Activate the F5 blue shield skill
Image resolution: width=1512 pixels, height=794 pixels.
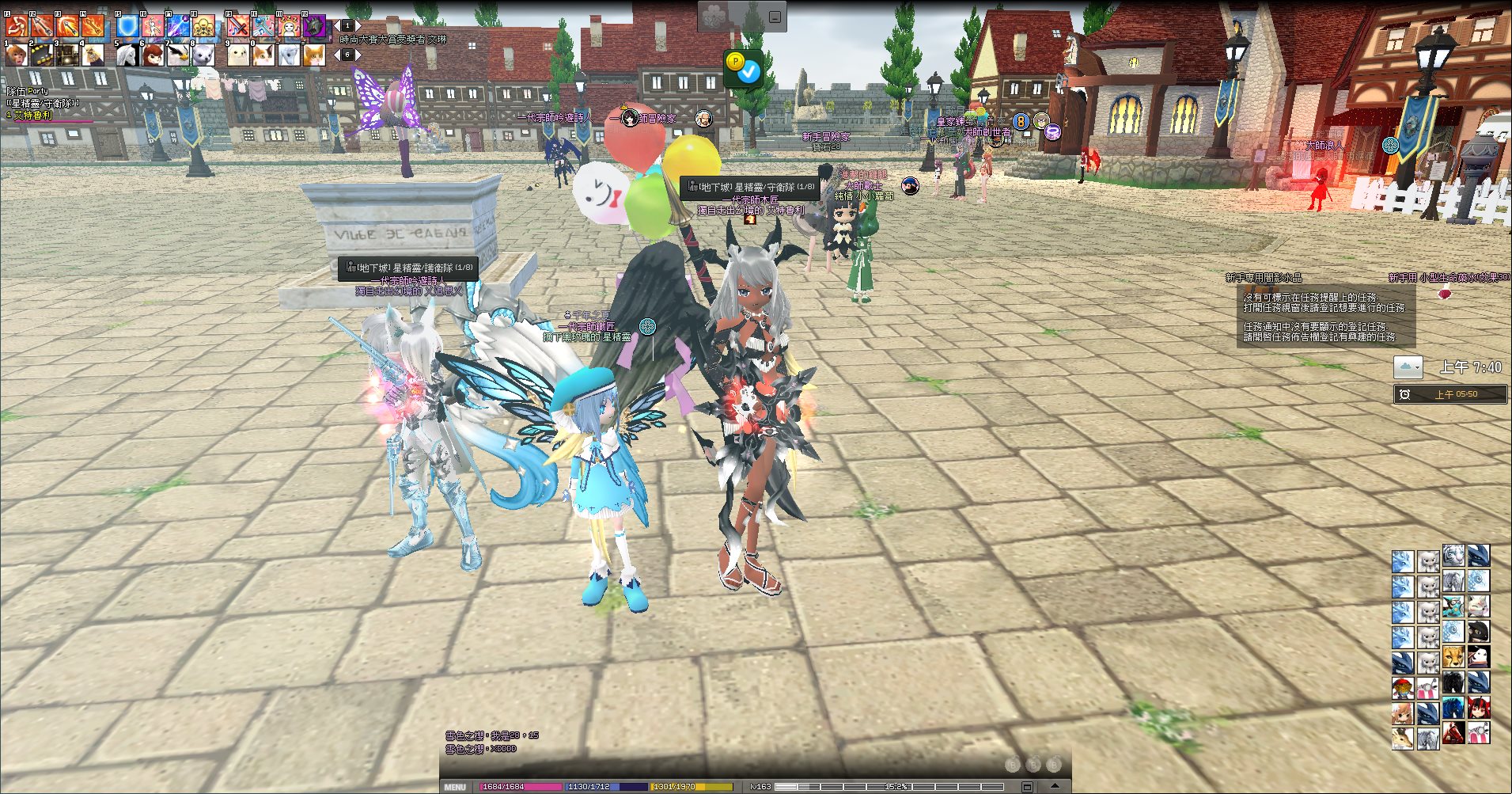click(127, 27)
